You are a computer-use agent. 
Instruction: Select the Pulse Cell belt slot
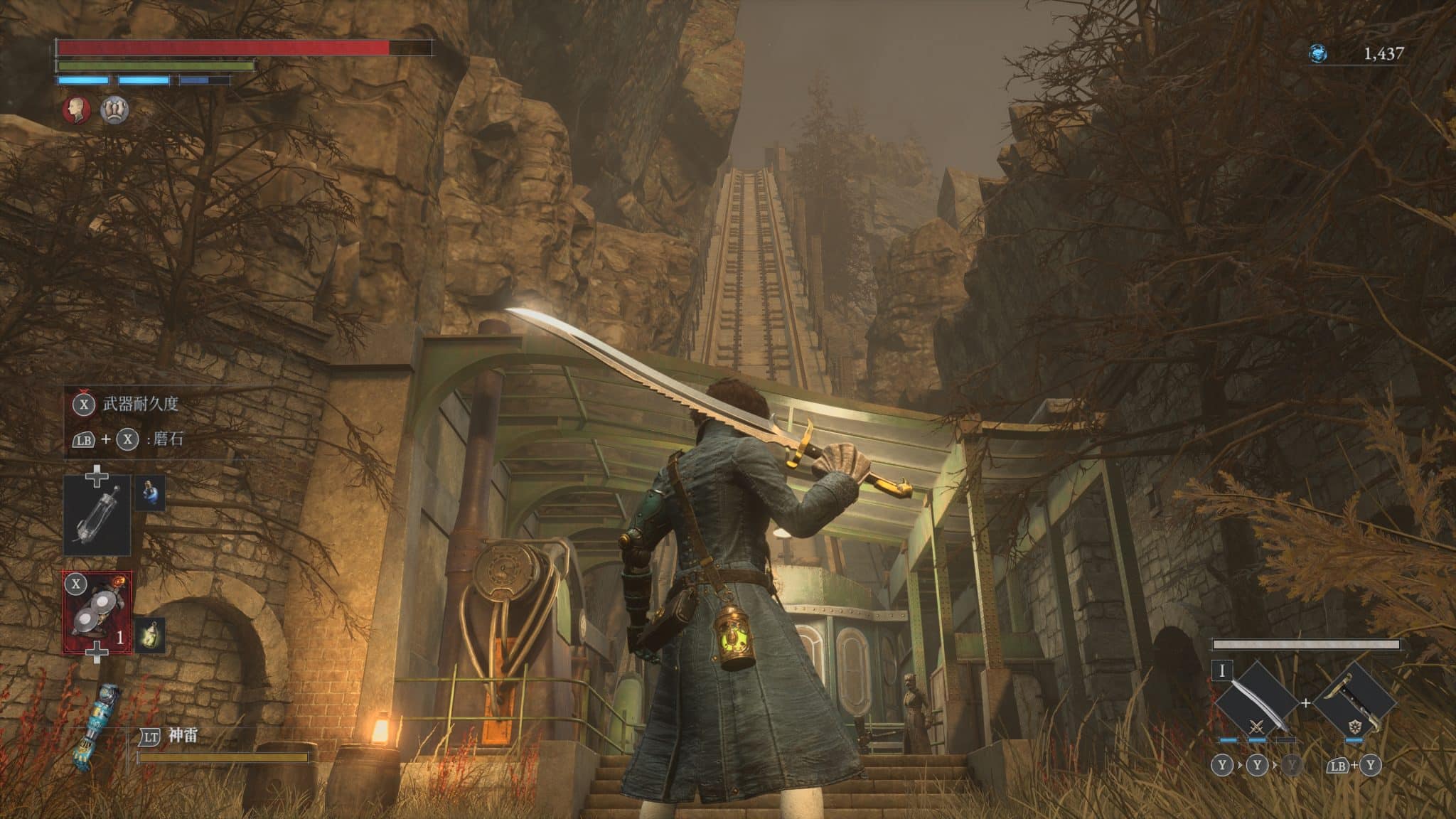pos(97,515)
